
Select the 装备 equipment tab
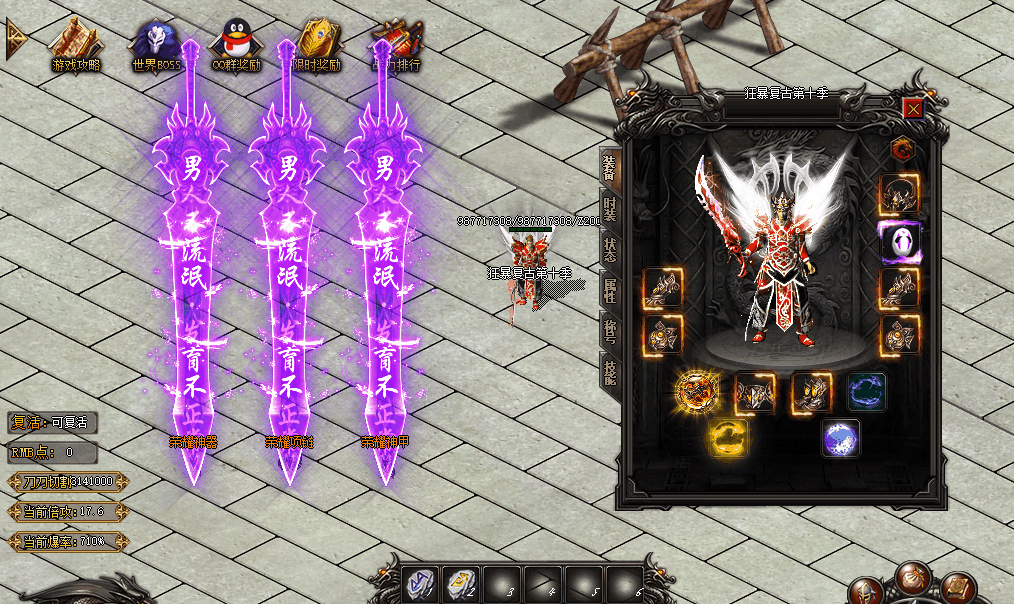click(x=609, y=166)
